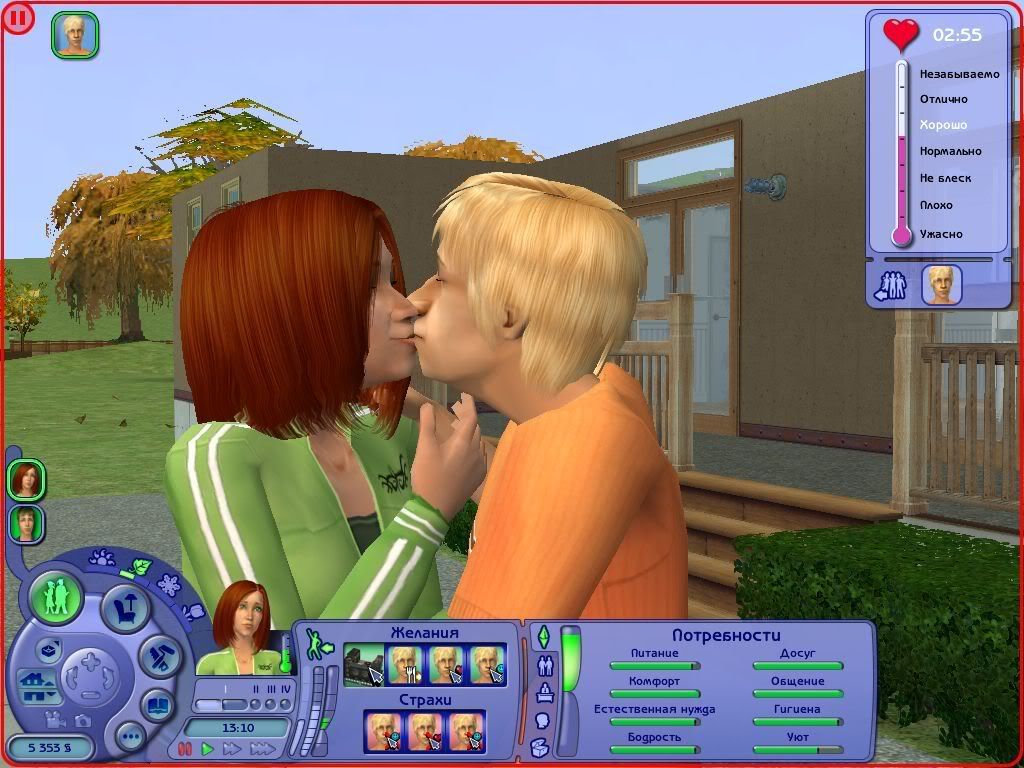Open Story mode with the book icon

tap(158, 704)
